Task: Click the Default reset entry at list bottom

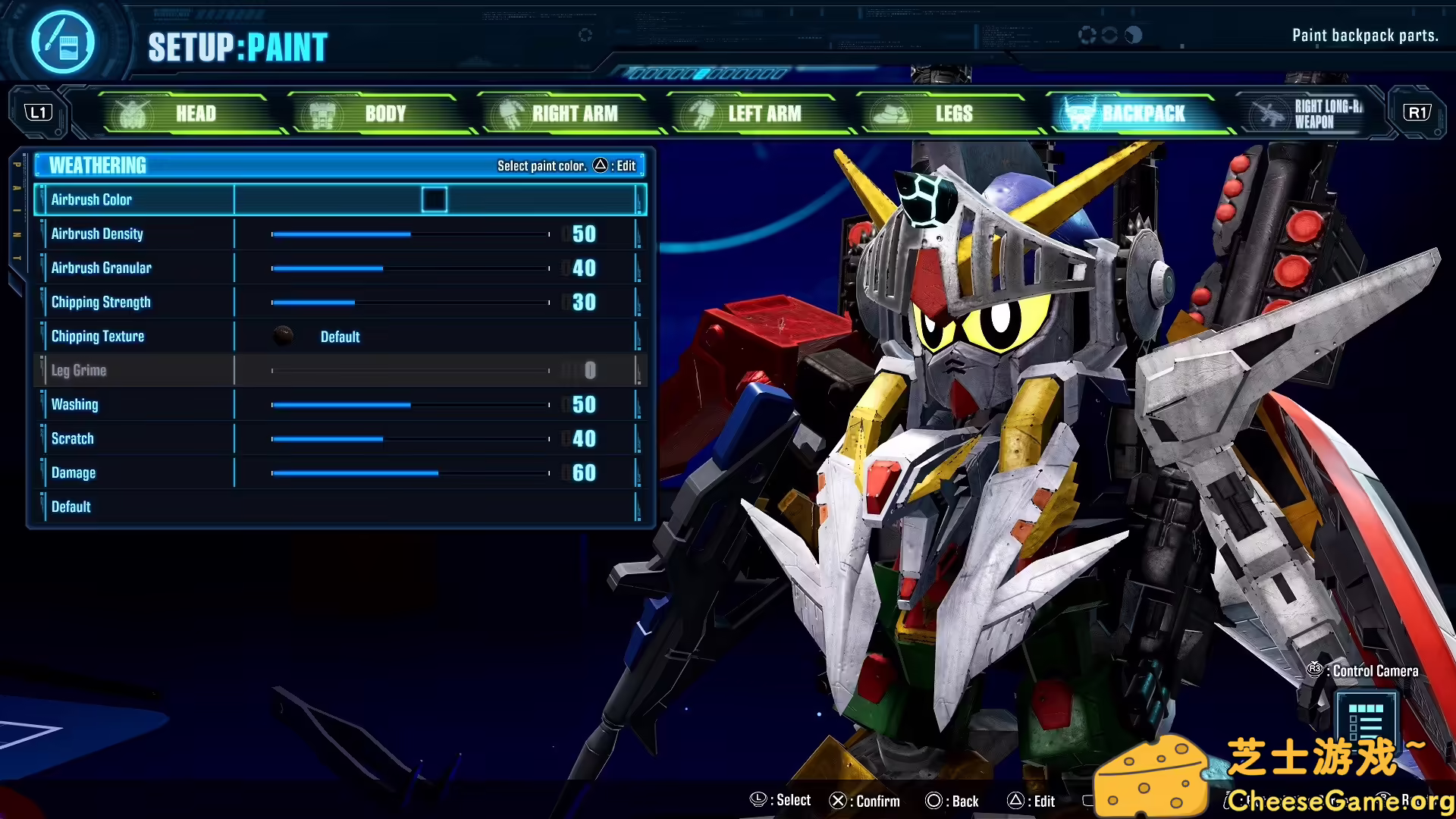Action: click(x=71, y=507)
